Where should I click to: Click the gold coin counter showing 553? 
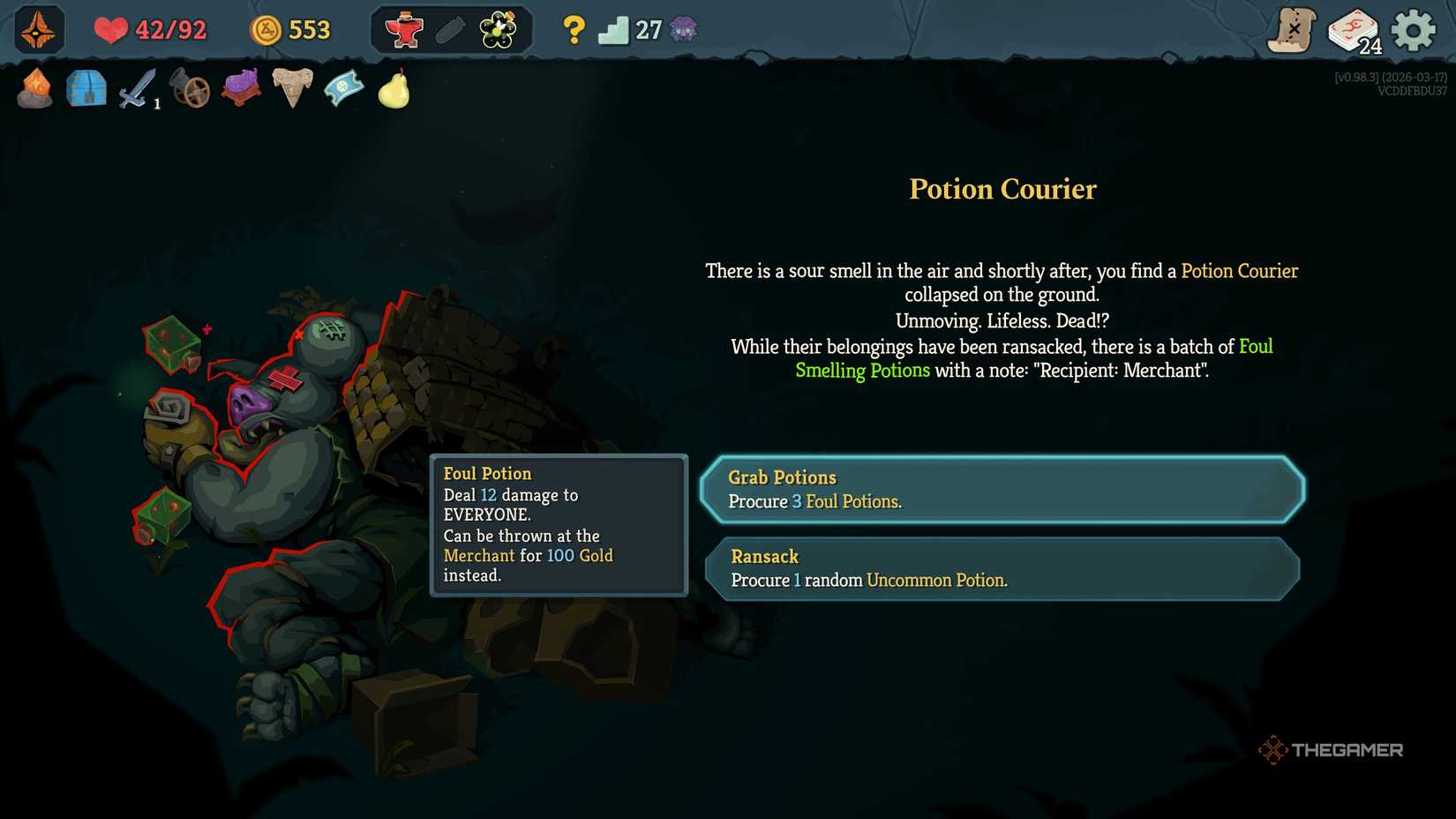(291, 29)
